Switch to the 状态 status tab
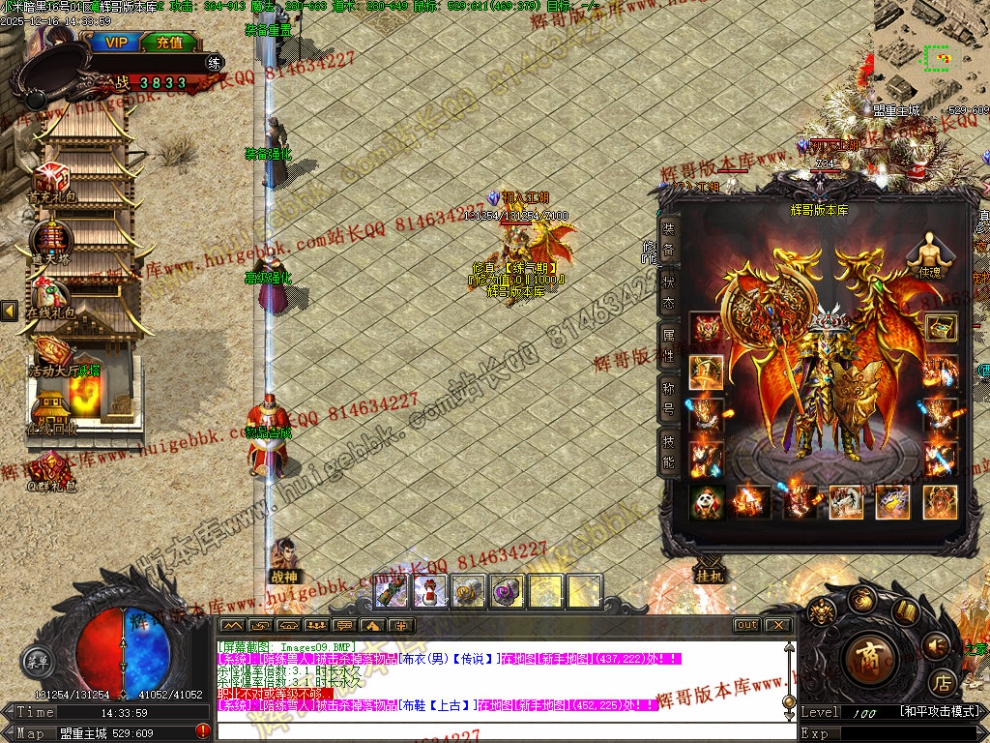Viewport: 990px width, 743px height. click(668, 289)
